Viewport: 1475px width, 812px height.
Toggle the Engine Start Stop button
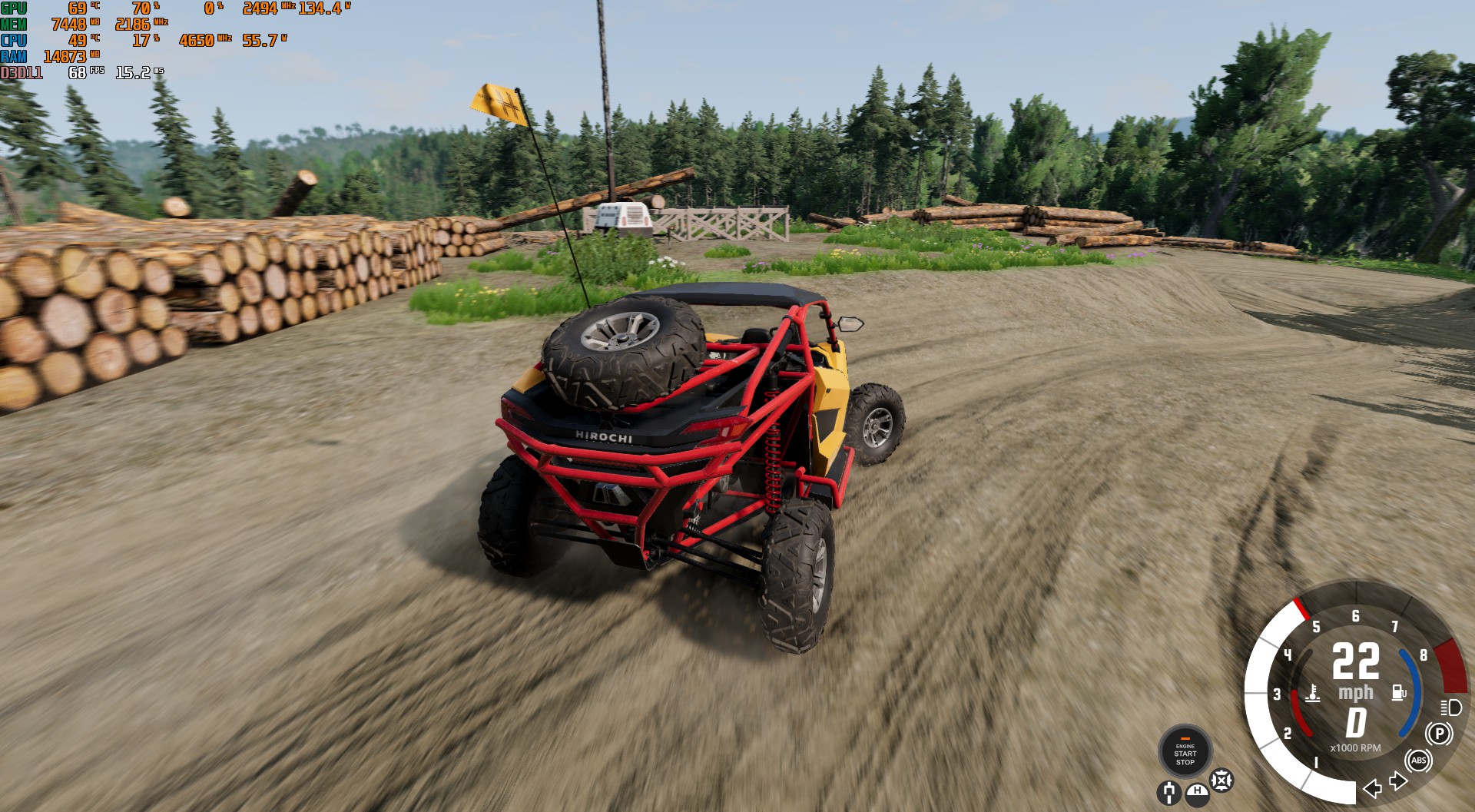[1185, 752]
